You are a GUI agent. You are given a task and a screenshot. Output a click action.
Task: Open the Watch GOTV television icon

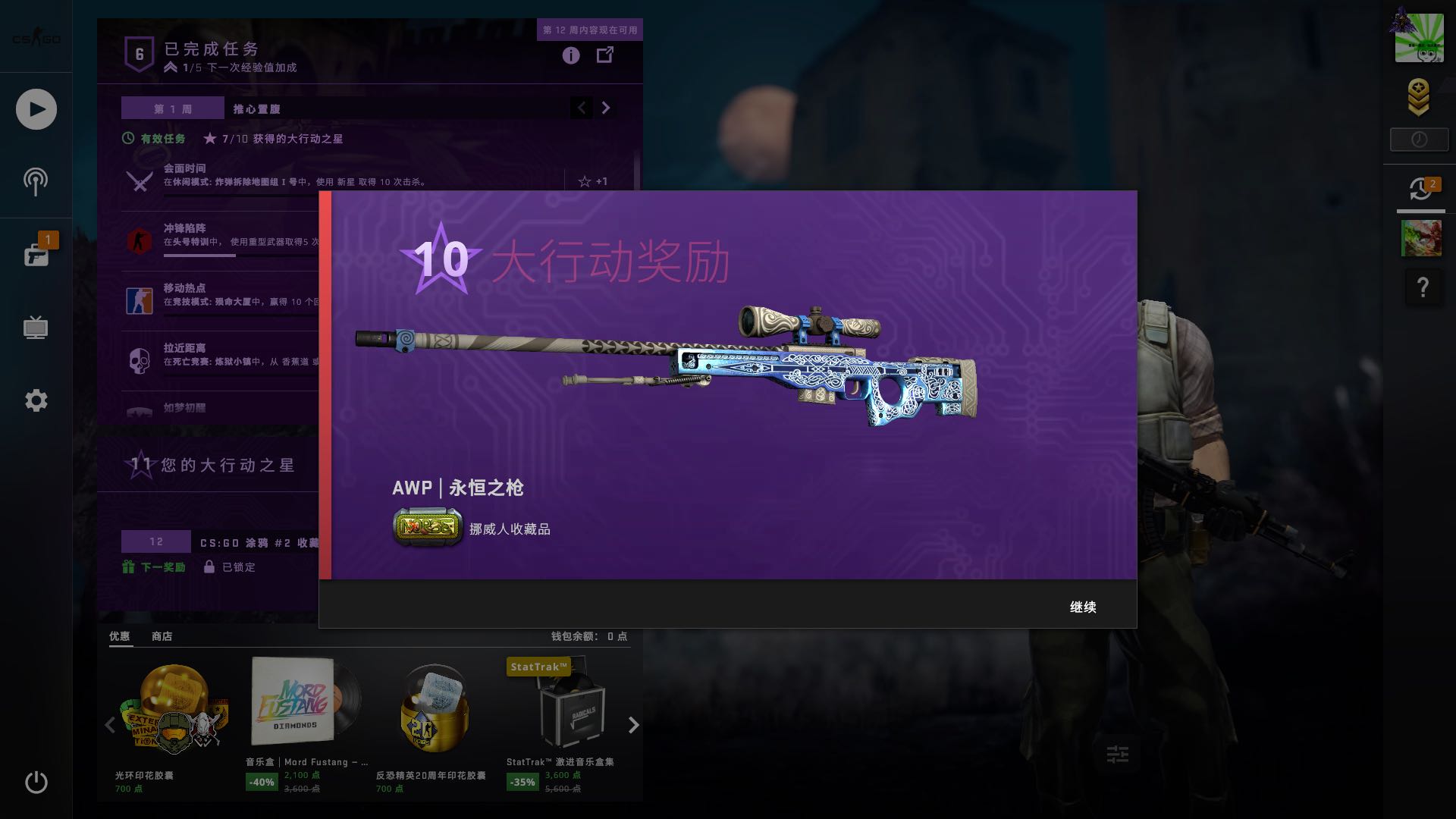tap(36, 328)
